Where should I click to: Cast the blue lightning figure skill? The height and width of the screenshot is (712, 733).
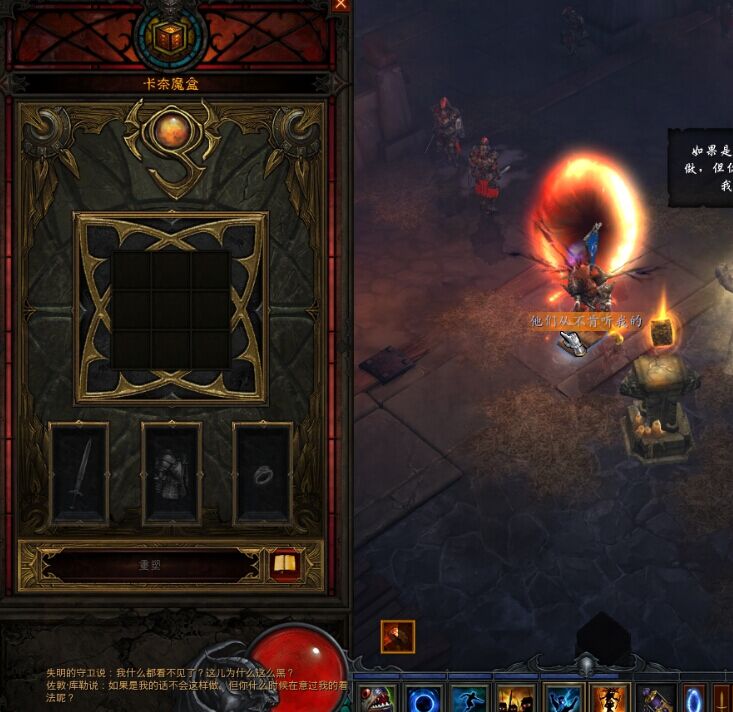click(563, 698)
